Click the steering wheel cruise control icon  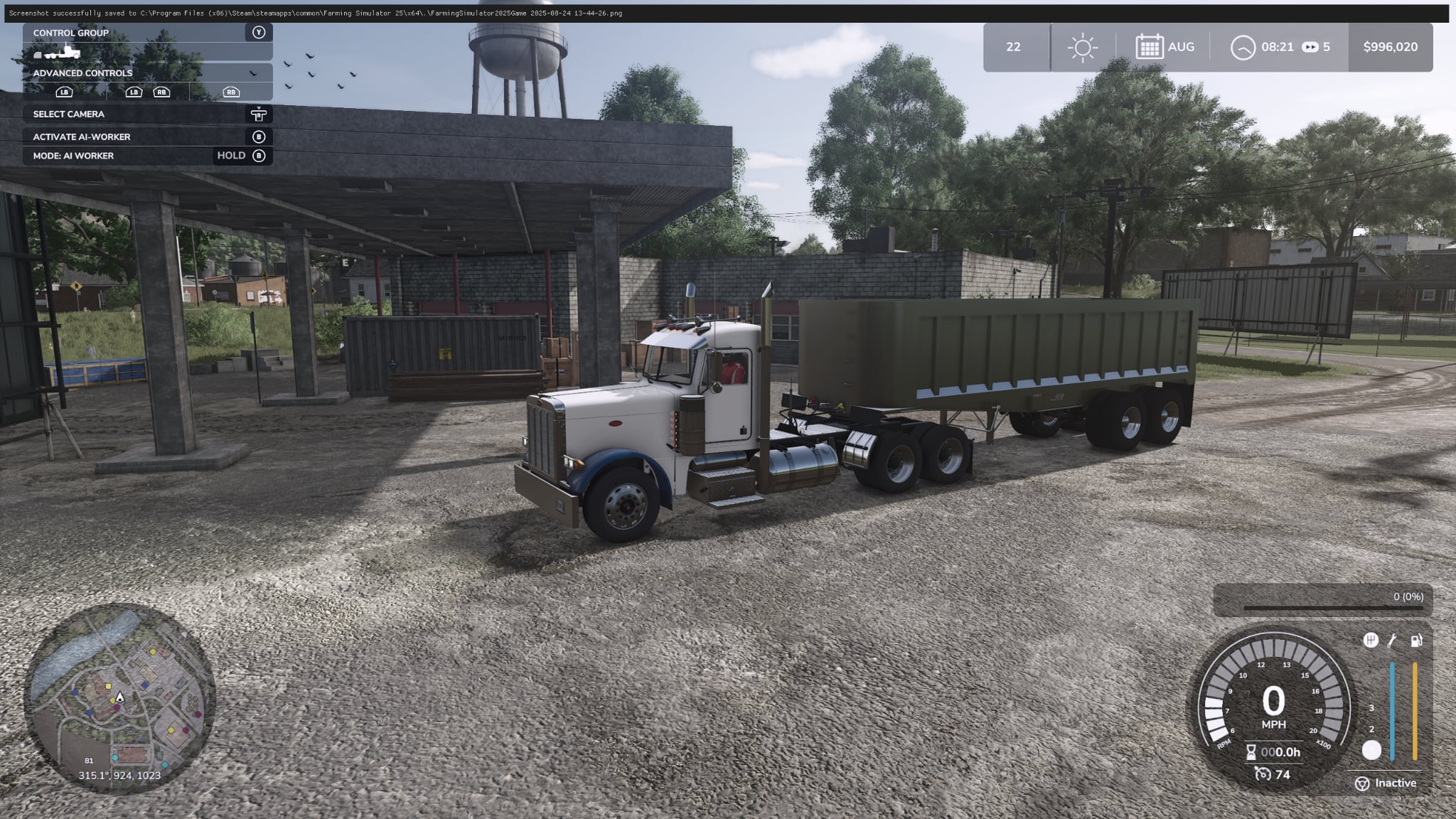point(1364,783)
